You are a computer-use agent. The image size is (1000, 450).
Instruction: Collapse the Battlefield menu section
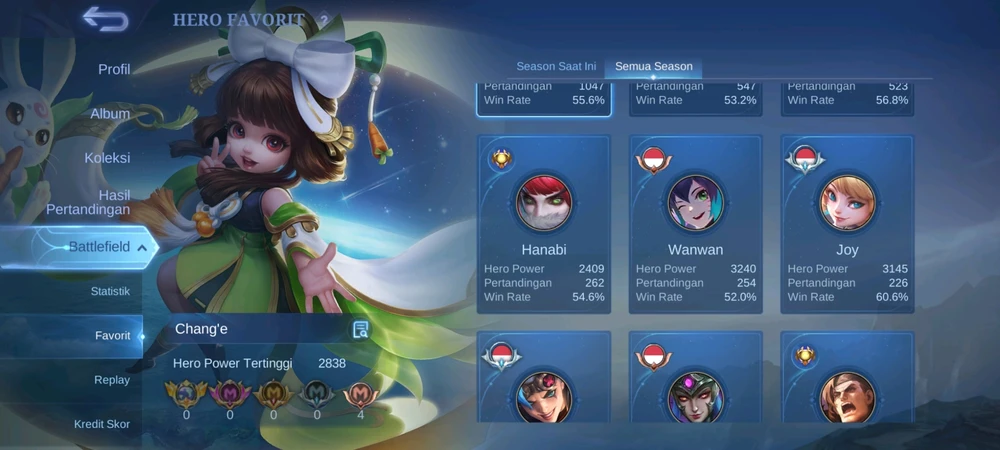pyautogui.click(x=100, y=247)
